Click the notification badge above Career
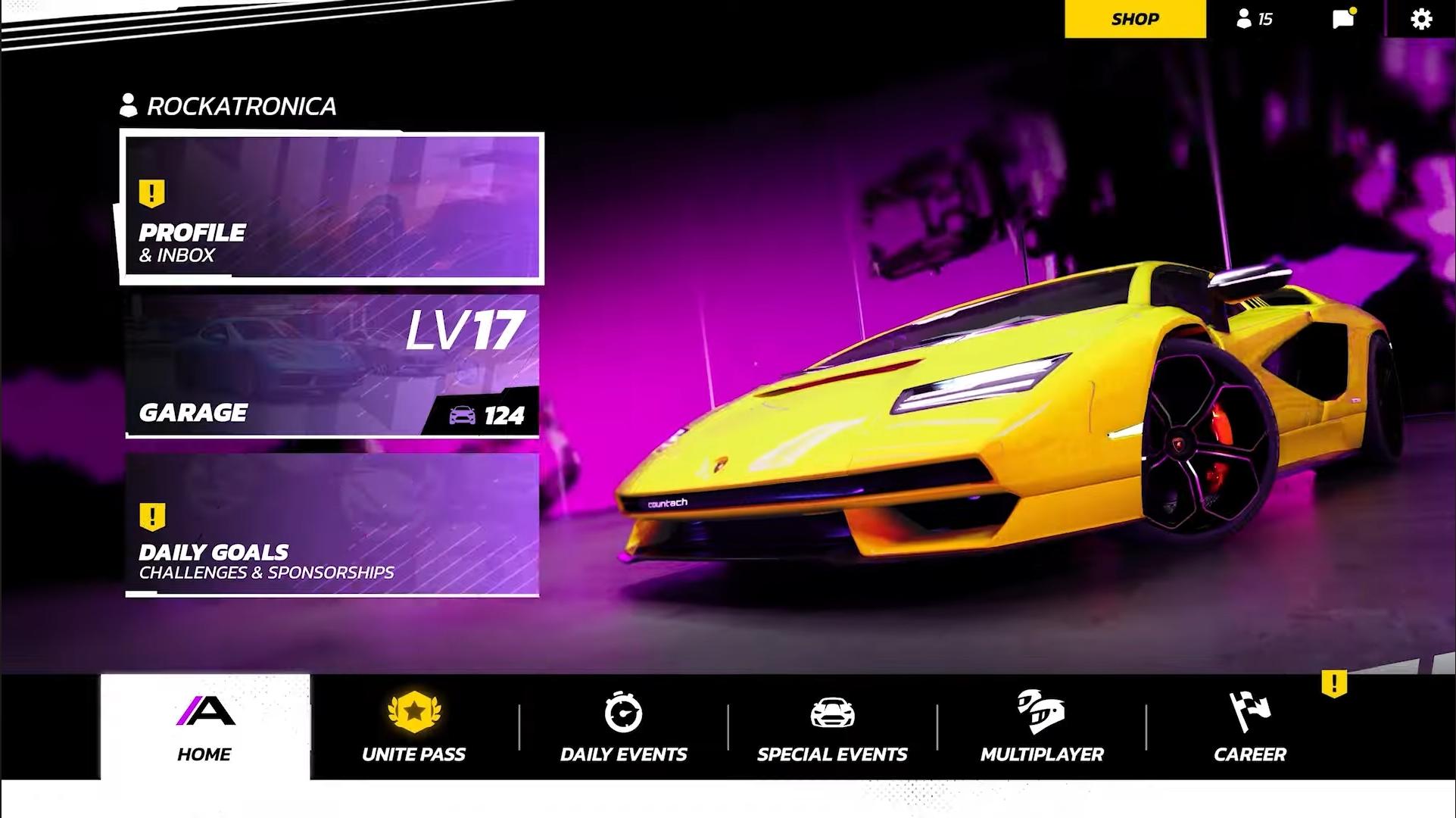Image resolution: width=1456 pixels, height=818 pixels. [x=1333, y=682]
